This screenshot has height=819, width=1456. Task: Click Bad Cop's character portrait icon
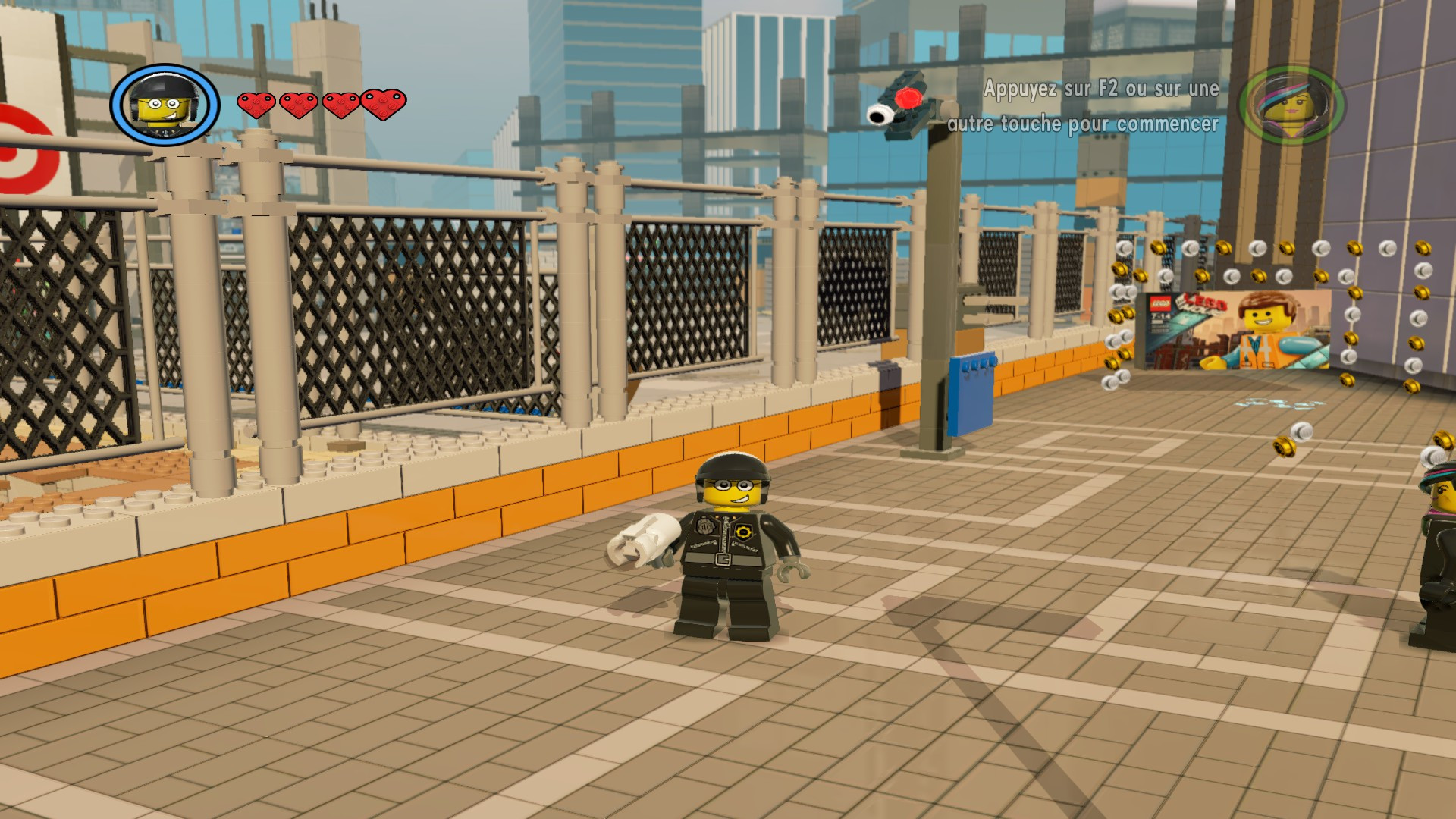tap(162, 104)
